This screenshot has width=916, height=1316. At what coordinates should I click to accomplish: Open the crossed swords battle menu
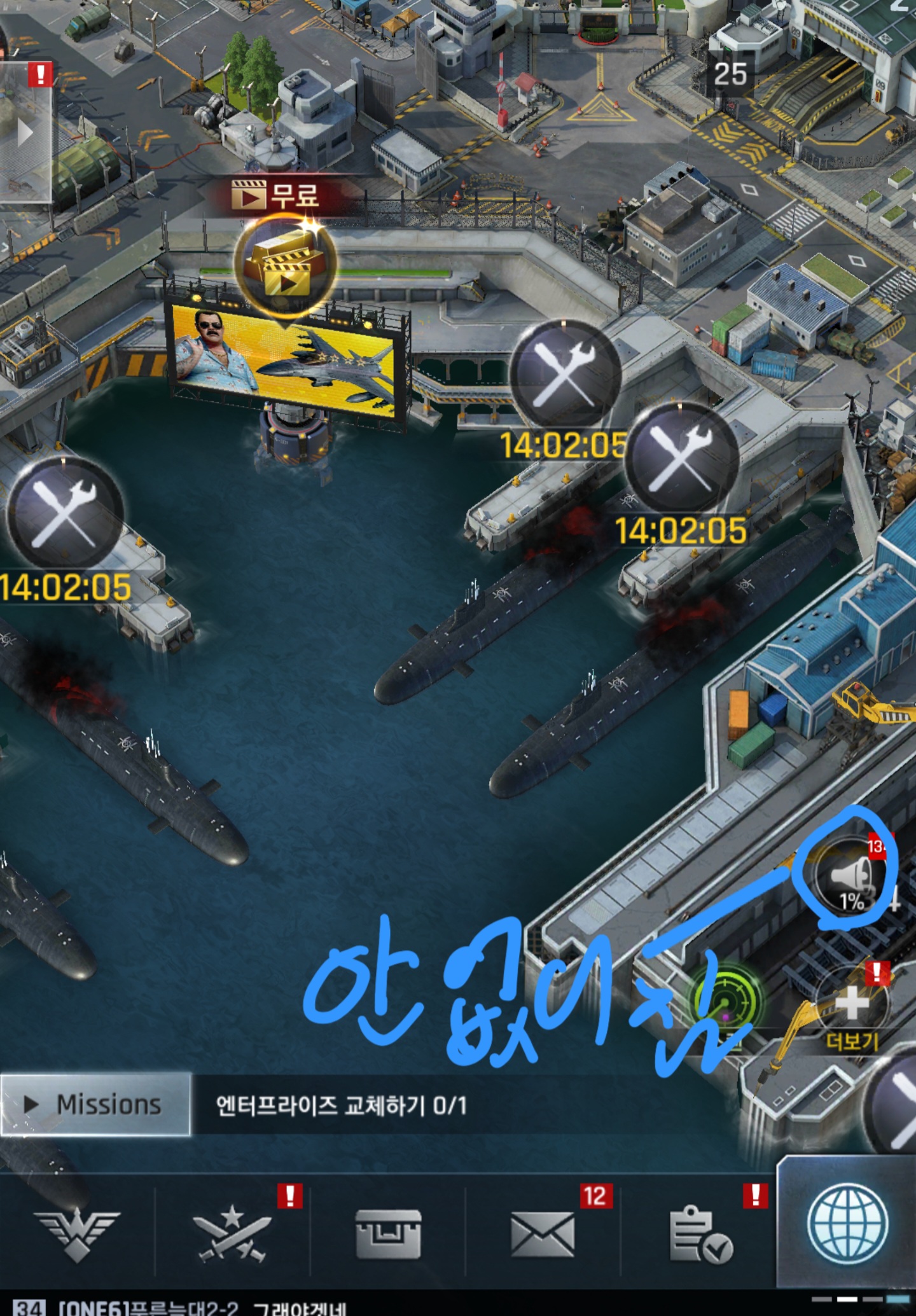pos(232,1233)
